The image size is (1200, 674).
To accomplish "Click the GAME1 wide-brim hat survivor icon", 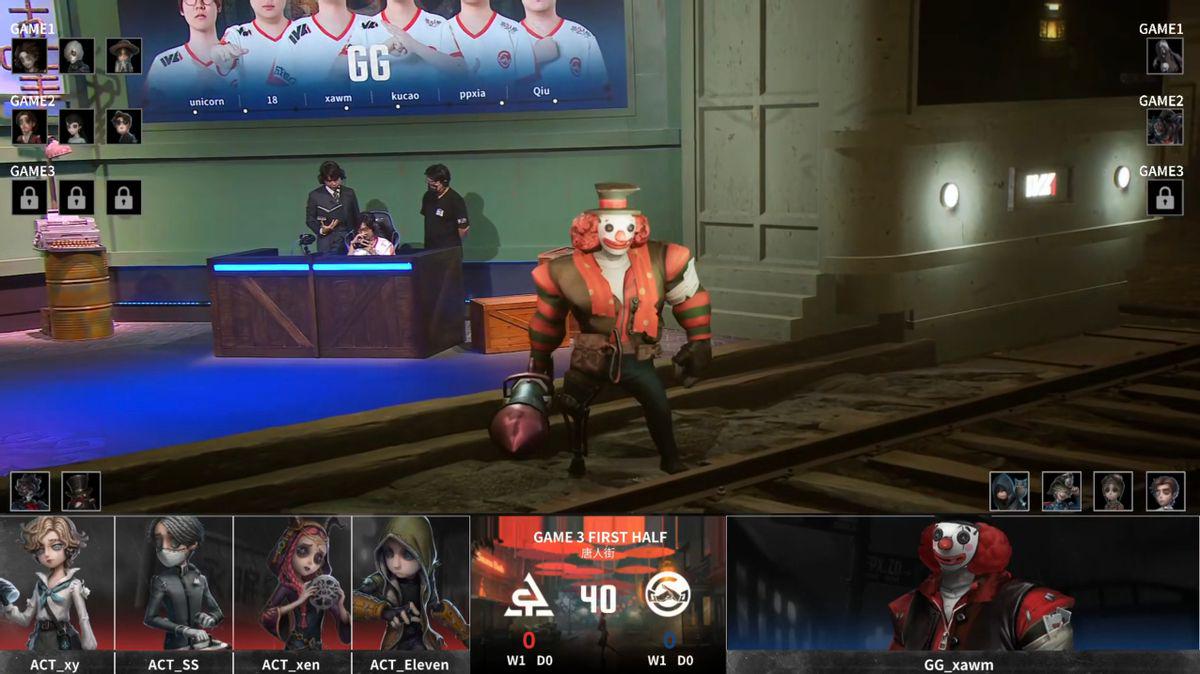I will pyautogui.click(x=124, y=56).
